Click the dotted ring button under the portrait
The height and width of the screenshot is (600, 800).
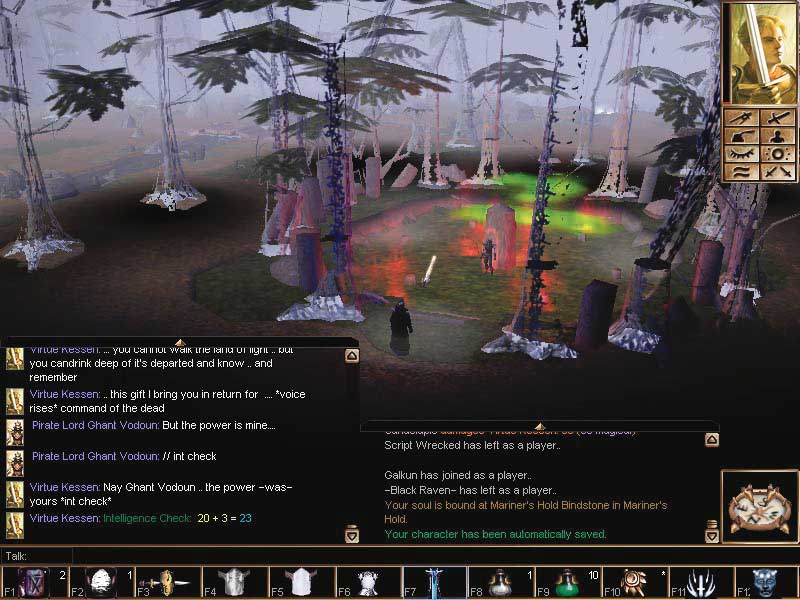point(775,154)
